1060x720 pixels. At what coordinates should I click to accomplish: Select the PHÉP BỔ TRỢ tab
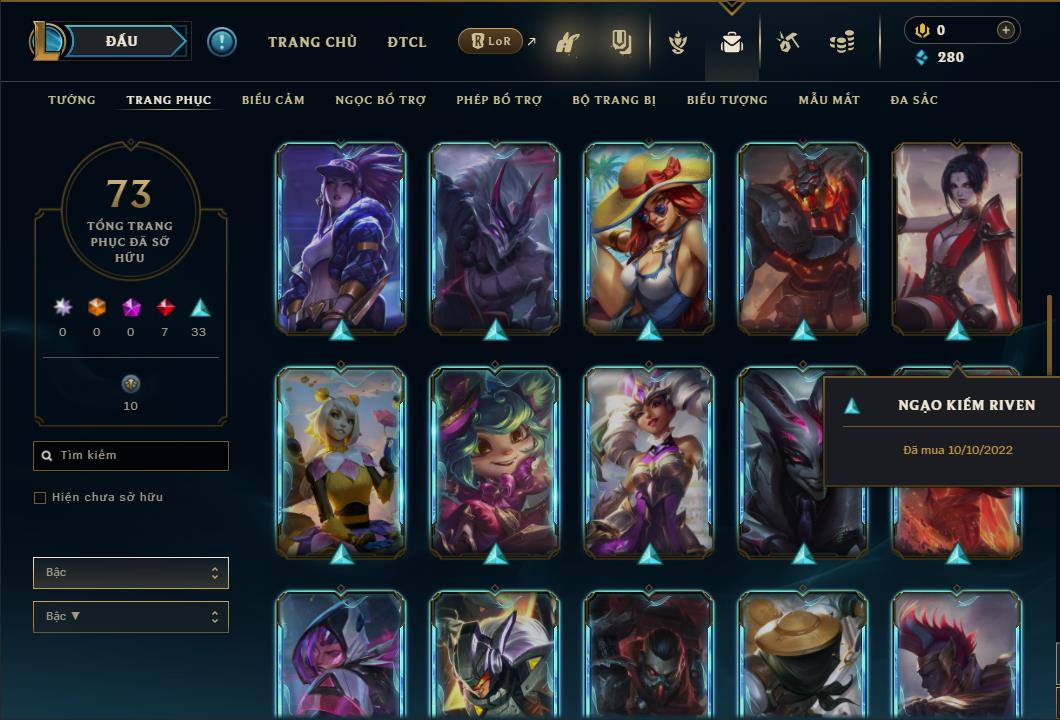pyautogui.click(x=499, y=100)
